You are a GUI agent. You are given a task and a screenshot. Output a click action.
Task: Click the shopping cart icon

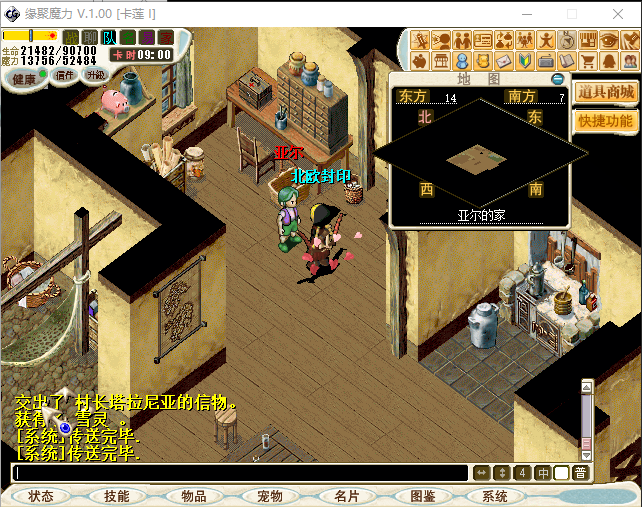click(589, 61)
